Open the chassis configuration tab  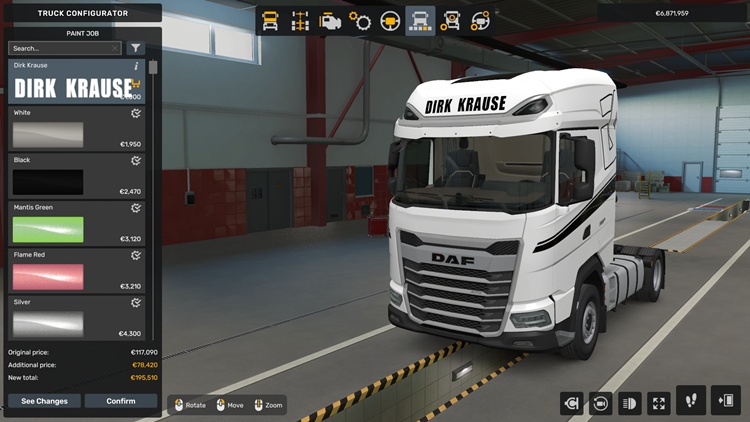point(299,20)
